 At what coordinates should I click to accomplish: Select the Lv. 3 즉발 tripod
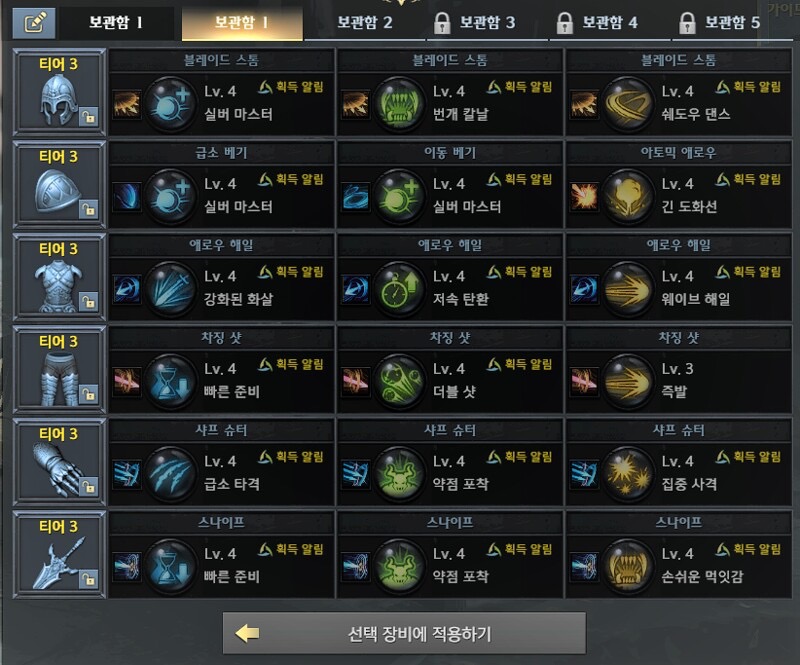click(679, 381)
